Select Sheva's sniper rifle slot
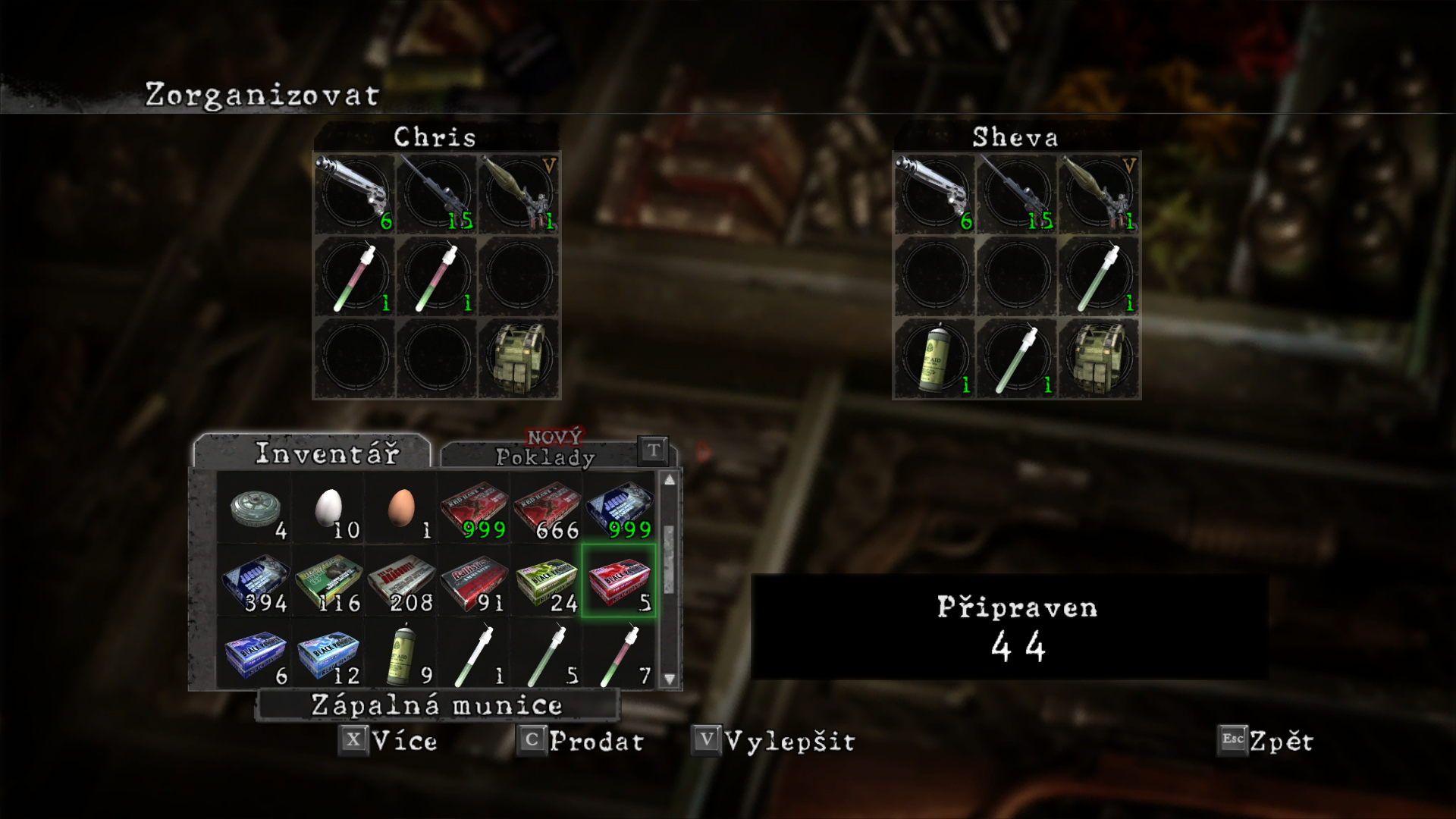Viewport: 1456px width, 819px height. 1016,194
